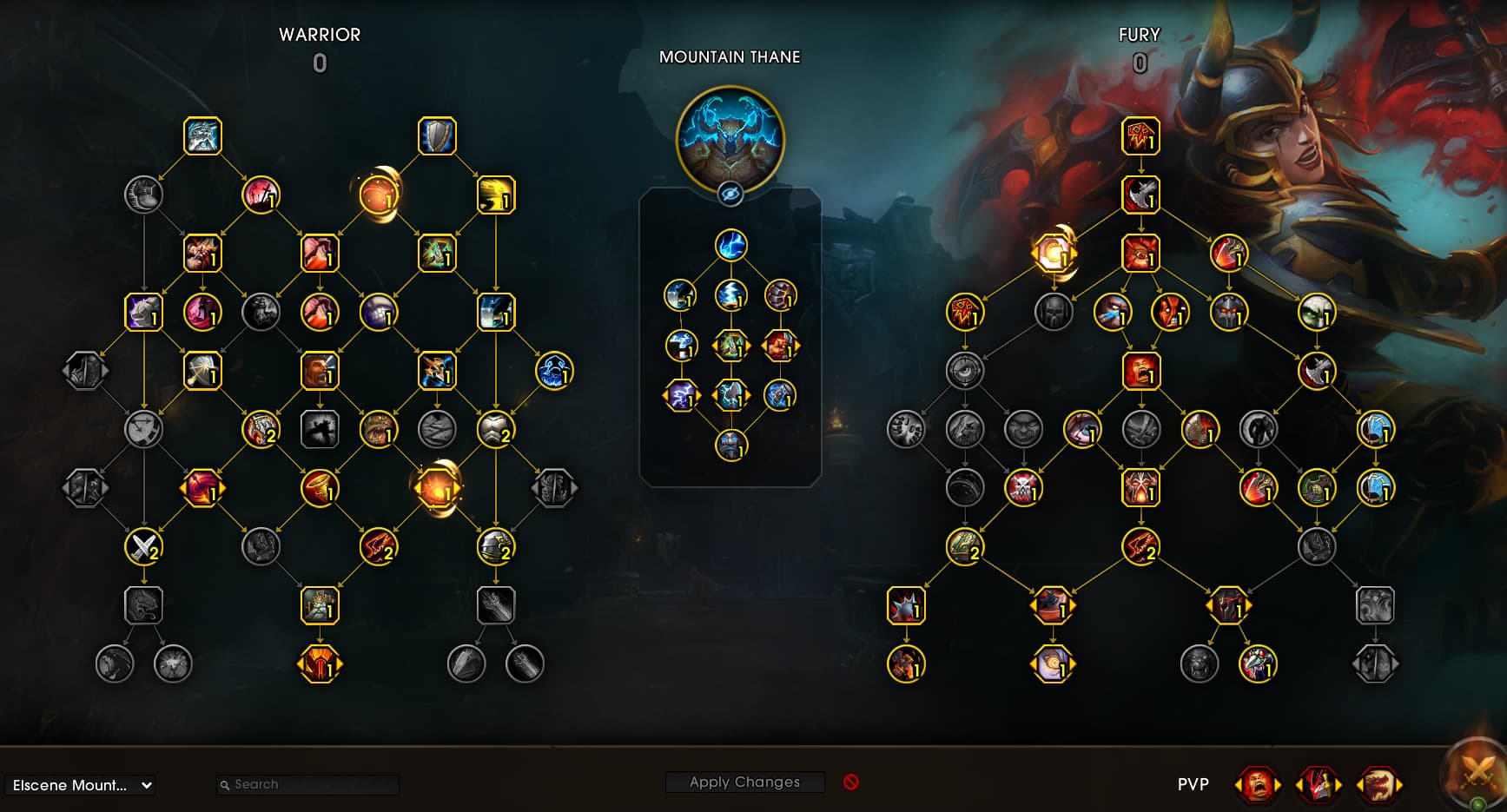Screen dimensions: 1507x812
Task: Select the third PVP talent with dragon head
Action: (1378, 785)
